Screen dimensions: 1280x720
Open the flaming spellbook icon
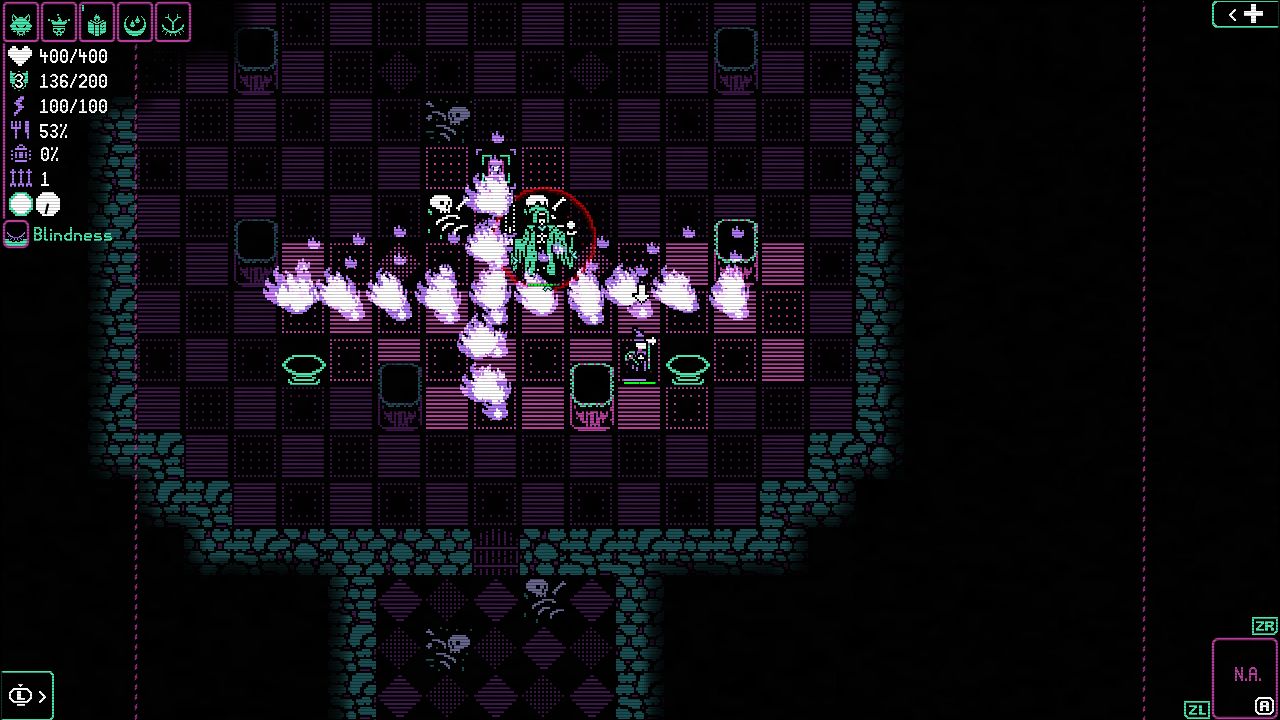click(97, 22)
